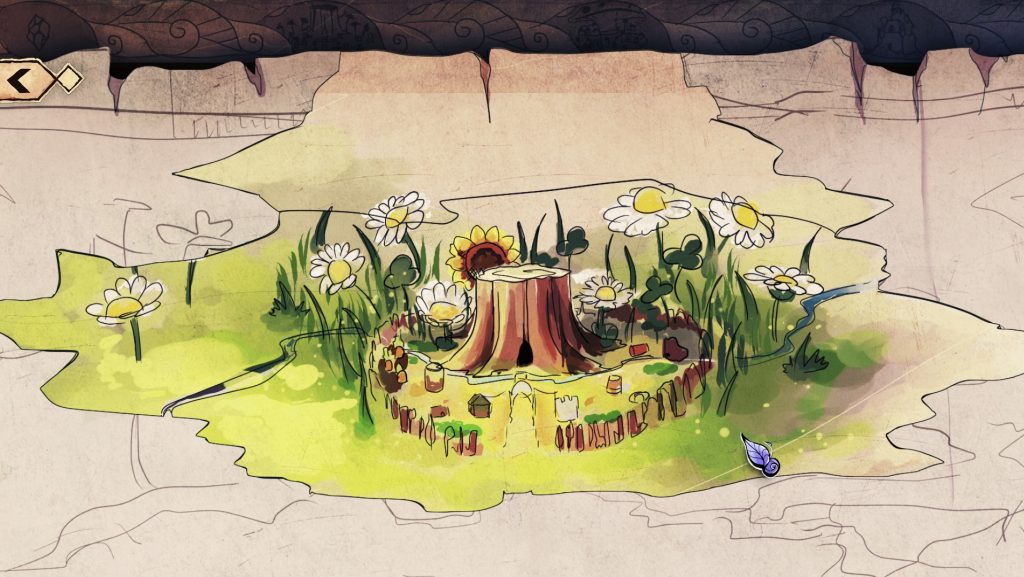
Task: Go back using the left arrow button
Action: coord(22,78)
